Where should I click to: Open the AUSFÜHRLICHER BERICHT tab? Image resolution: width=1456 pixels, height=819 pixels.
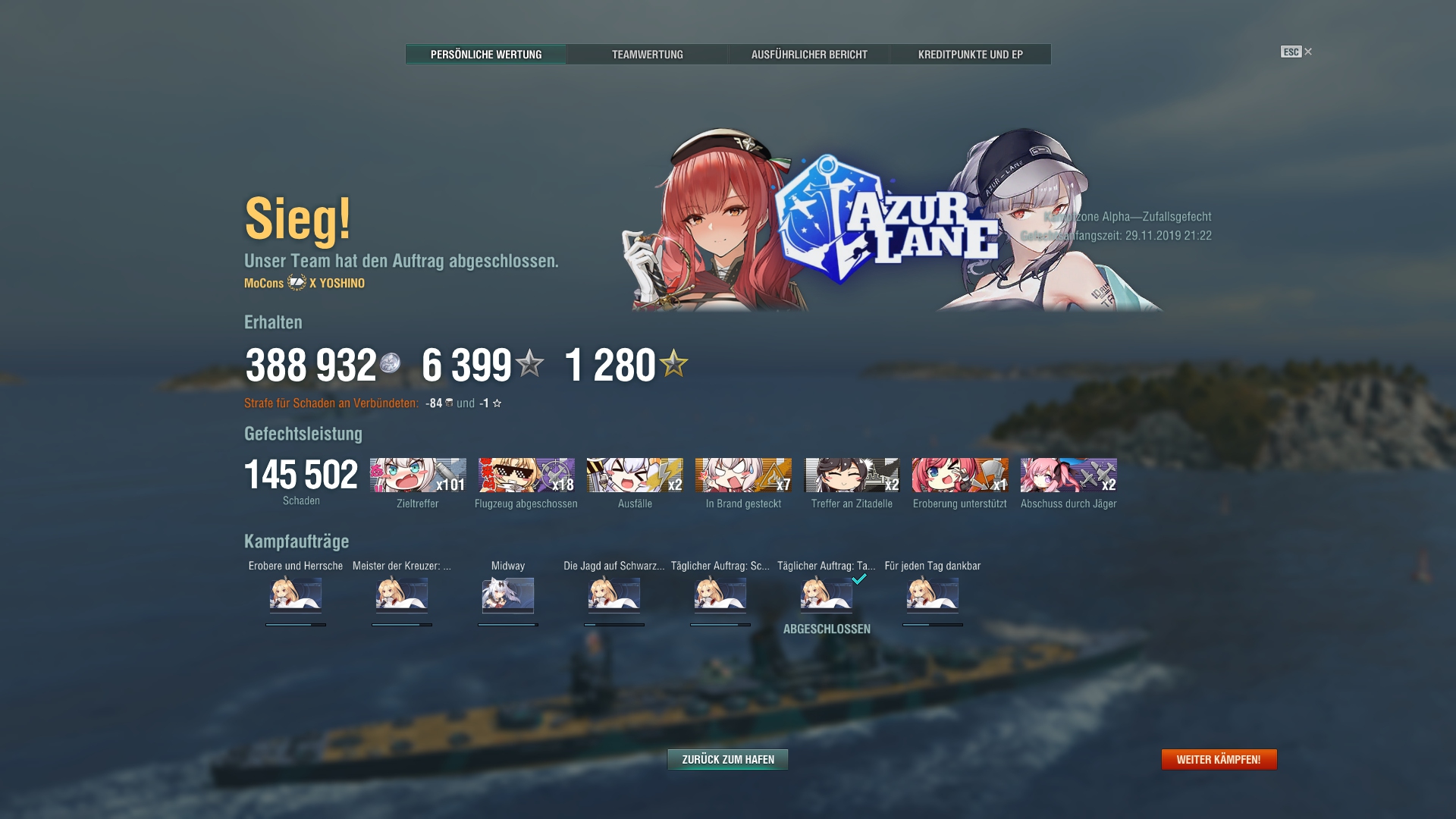[809, 54]
